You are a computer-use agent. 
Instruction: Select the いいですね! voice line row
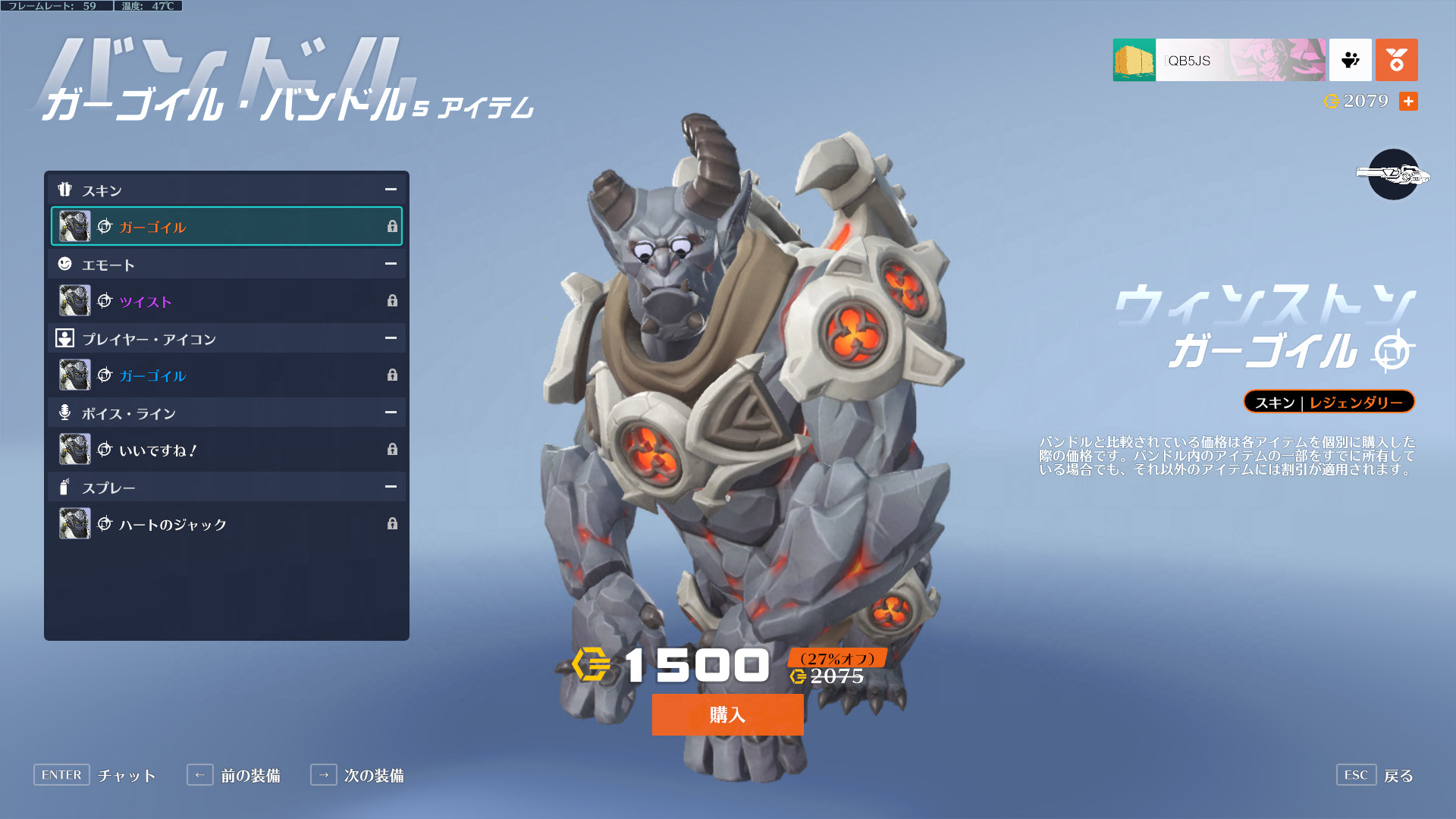click(226, 450)
